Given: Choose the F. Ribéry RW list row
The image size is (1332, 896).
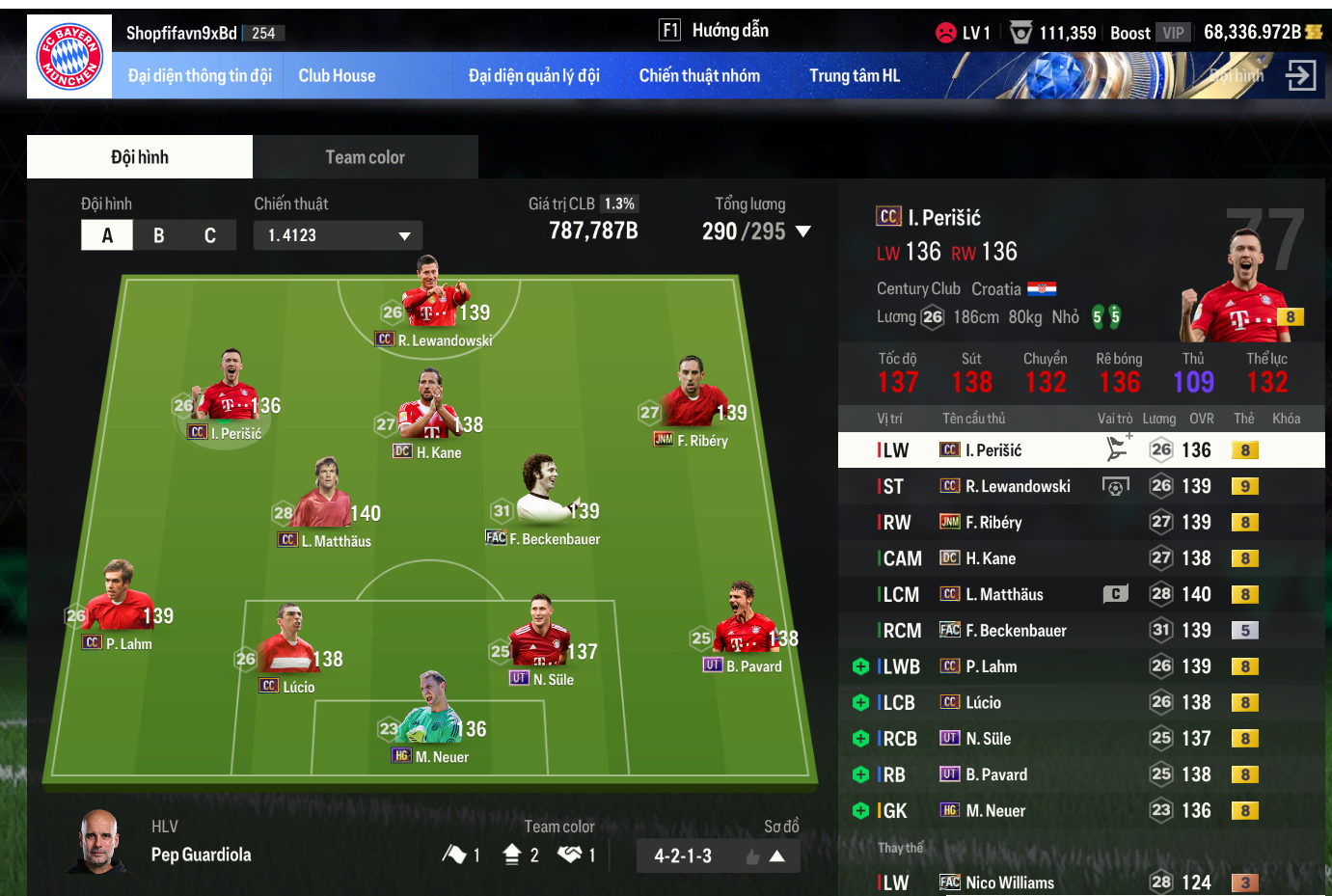Looking at the screenshot, I should pos(1080,523).
